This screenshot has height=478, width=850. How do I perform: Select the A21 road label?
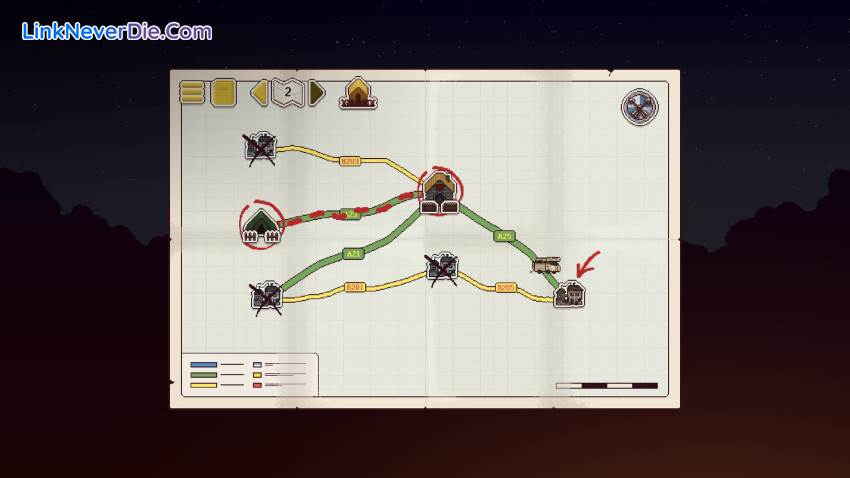click(352, 253)
